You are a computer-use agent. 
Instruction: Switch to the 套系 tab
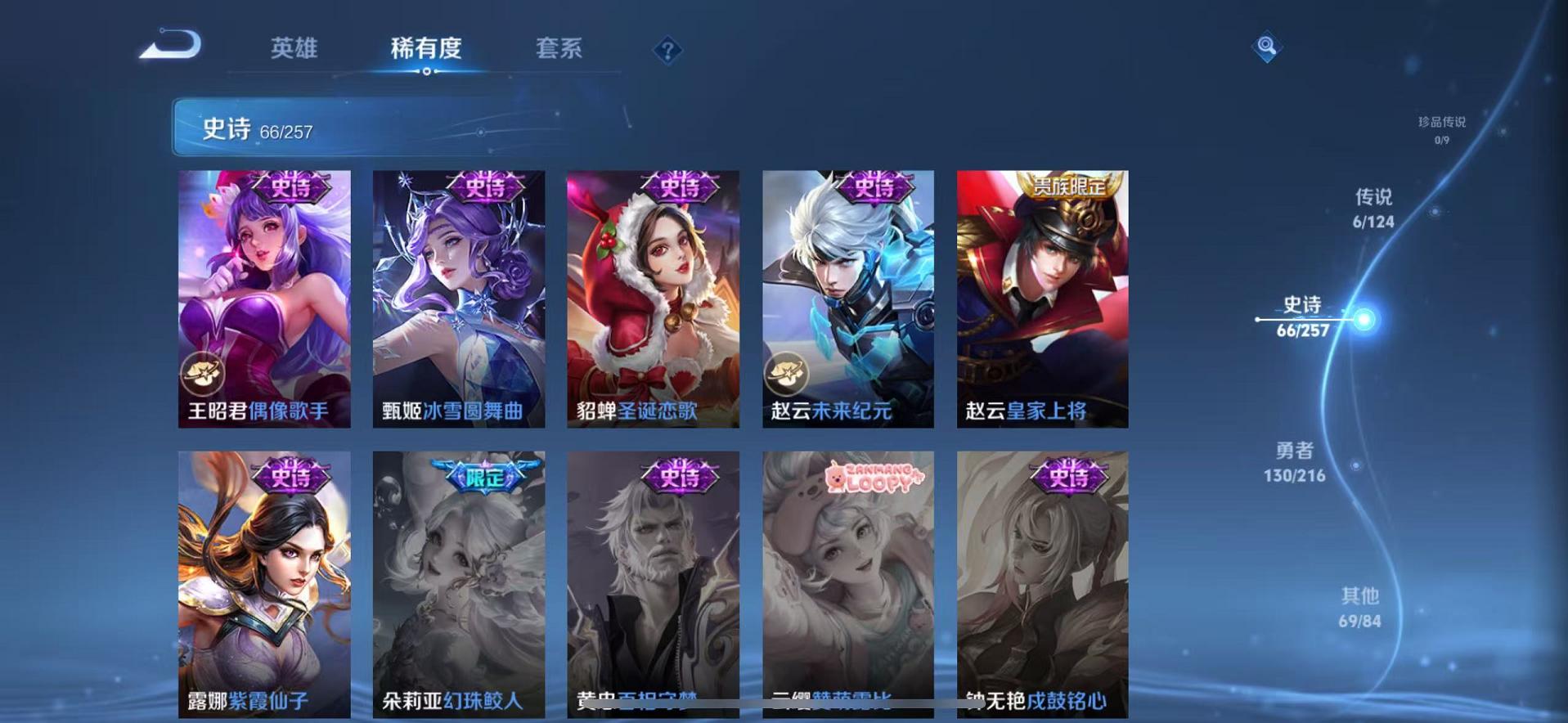[562, 49]
